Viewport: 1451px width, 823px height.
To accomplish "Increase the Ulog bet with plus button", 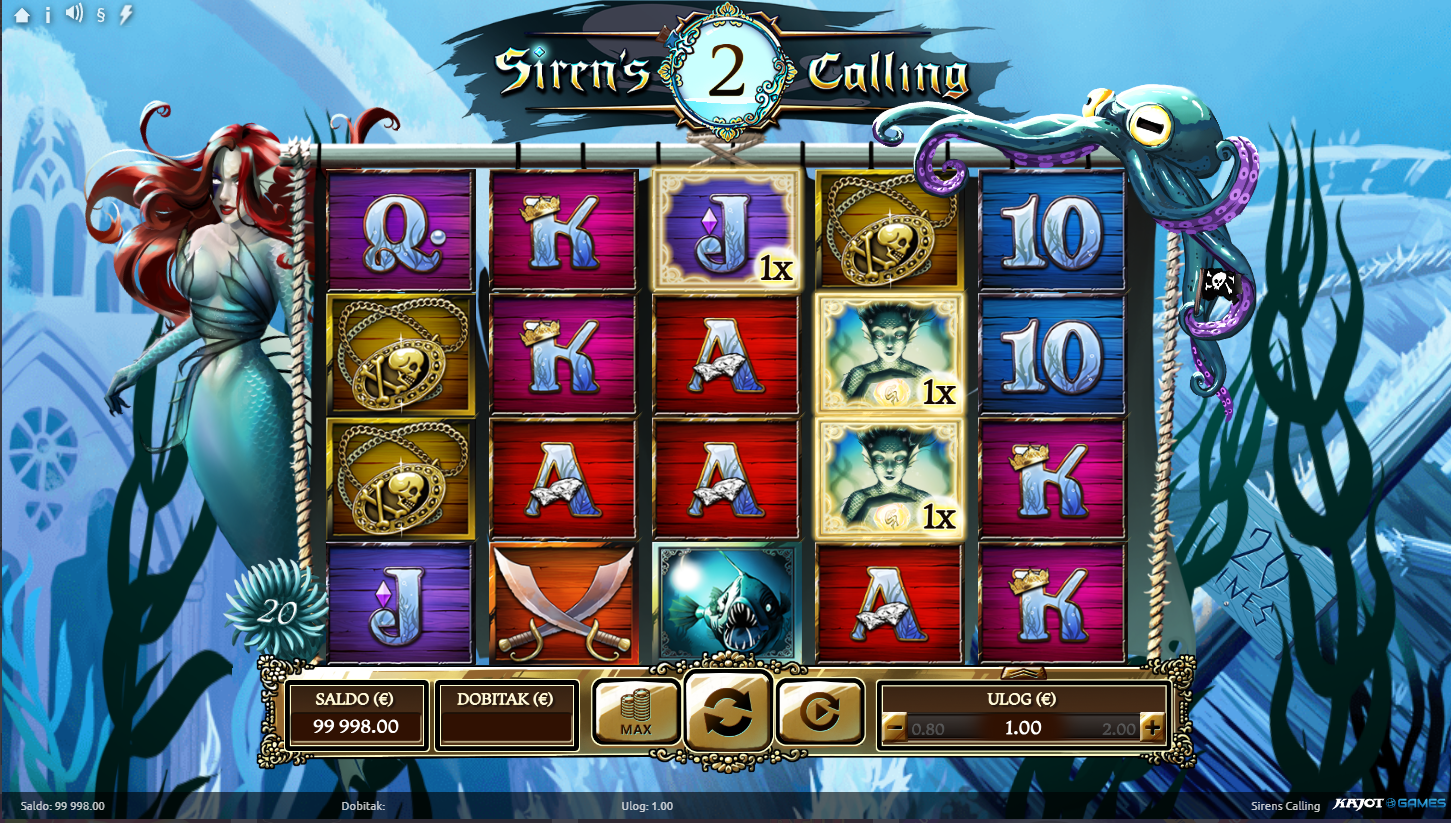I will (1152, 728).
